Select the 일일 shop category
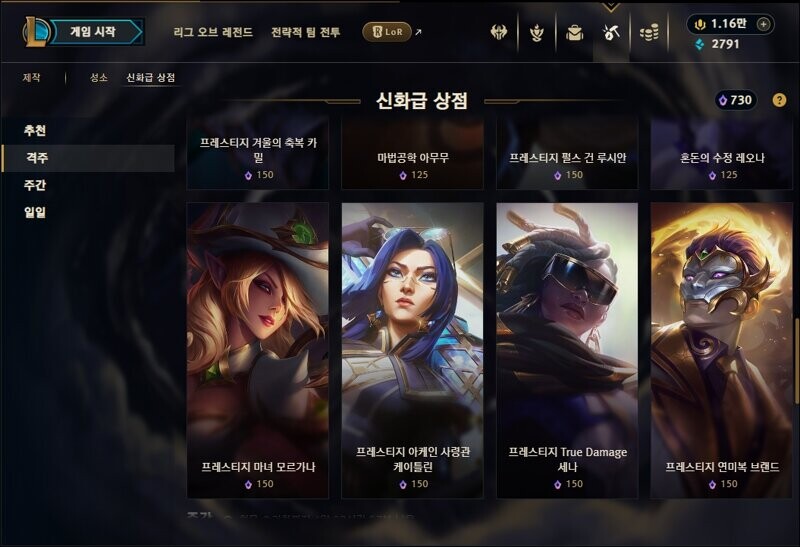The height and width of the screenshot is (547, 800). [35, 212]
